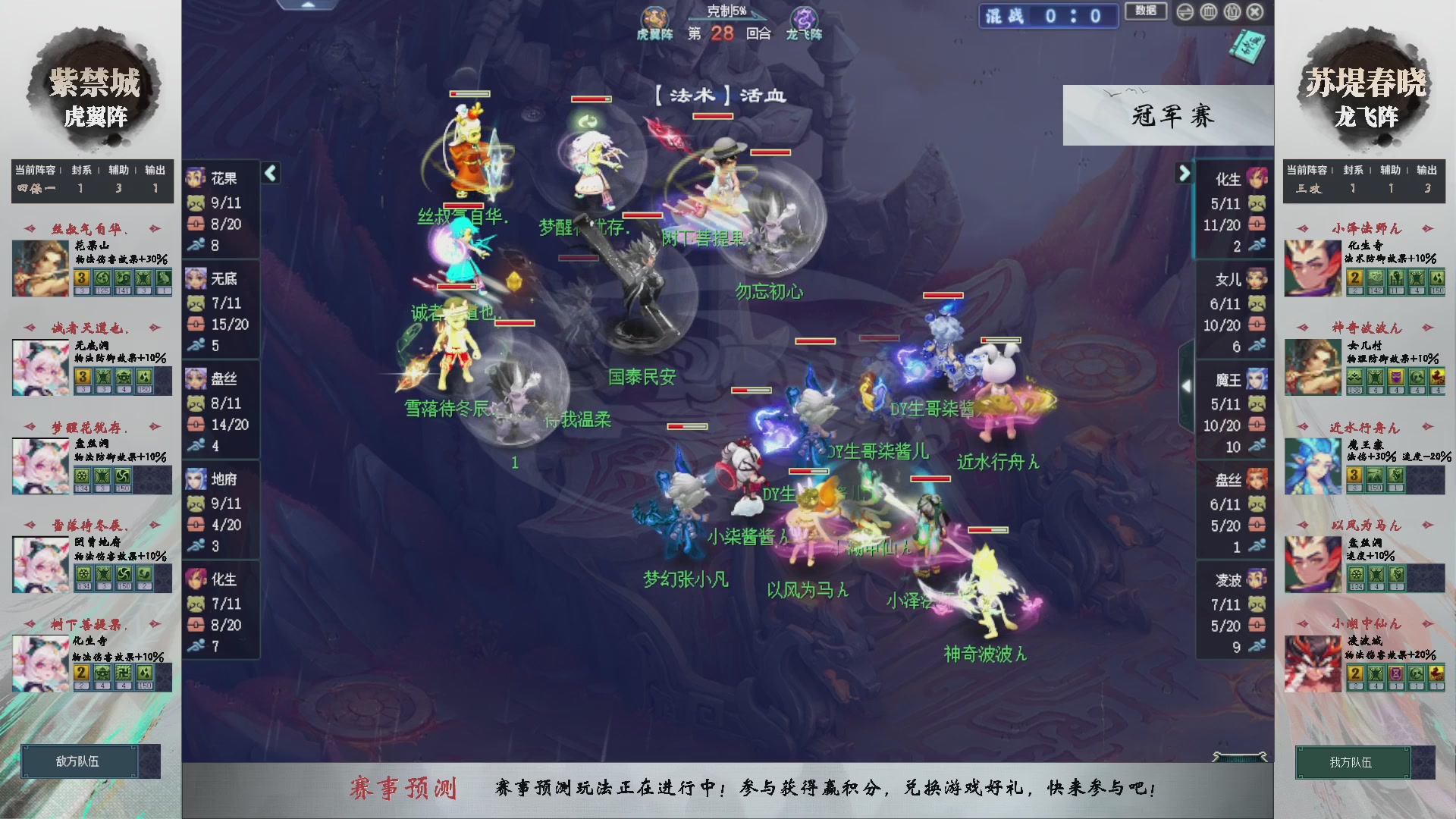The height and width of the screenshot is (819, 1456).
Task: Collapse the left units panel with its arrow
Action: click(x=270, y=173)
